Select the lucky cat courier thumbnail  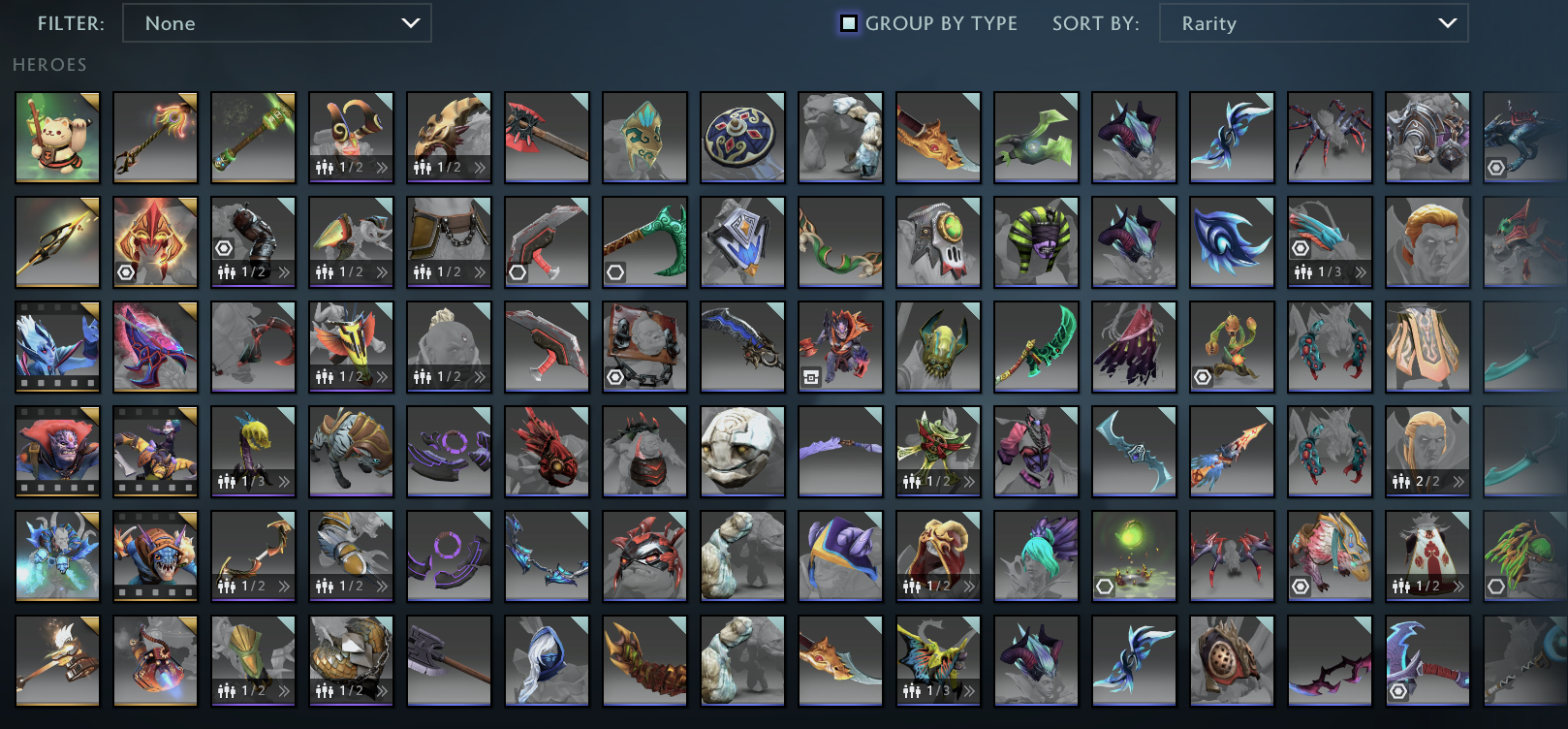(x=57, y=136)
